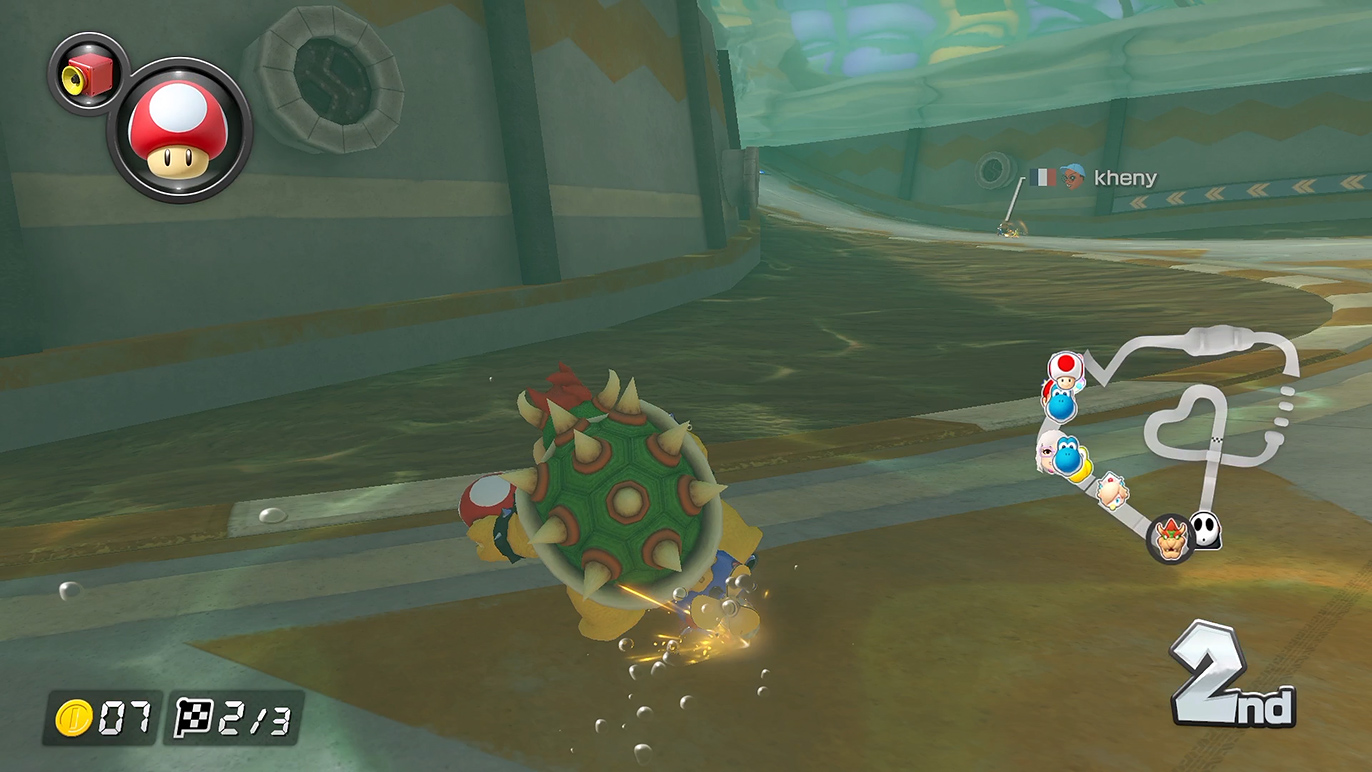Select the kheny player name tag
The height and width of the screenshot is (772, 1372).
(x=1124, y=178)
